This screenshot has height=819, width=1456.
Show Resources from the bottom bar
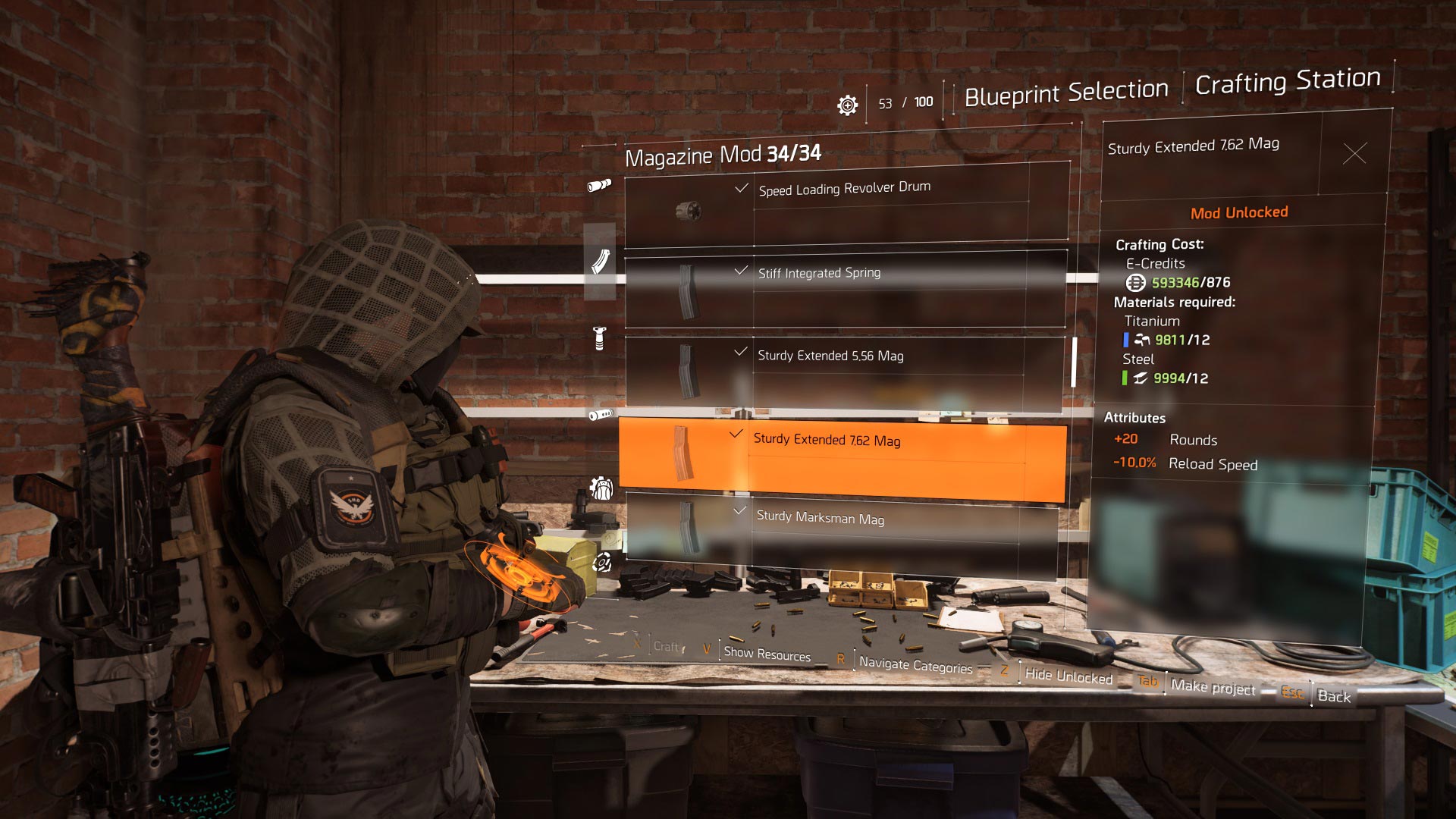(x=767, y=654)
